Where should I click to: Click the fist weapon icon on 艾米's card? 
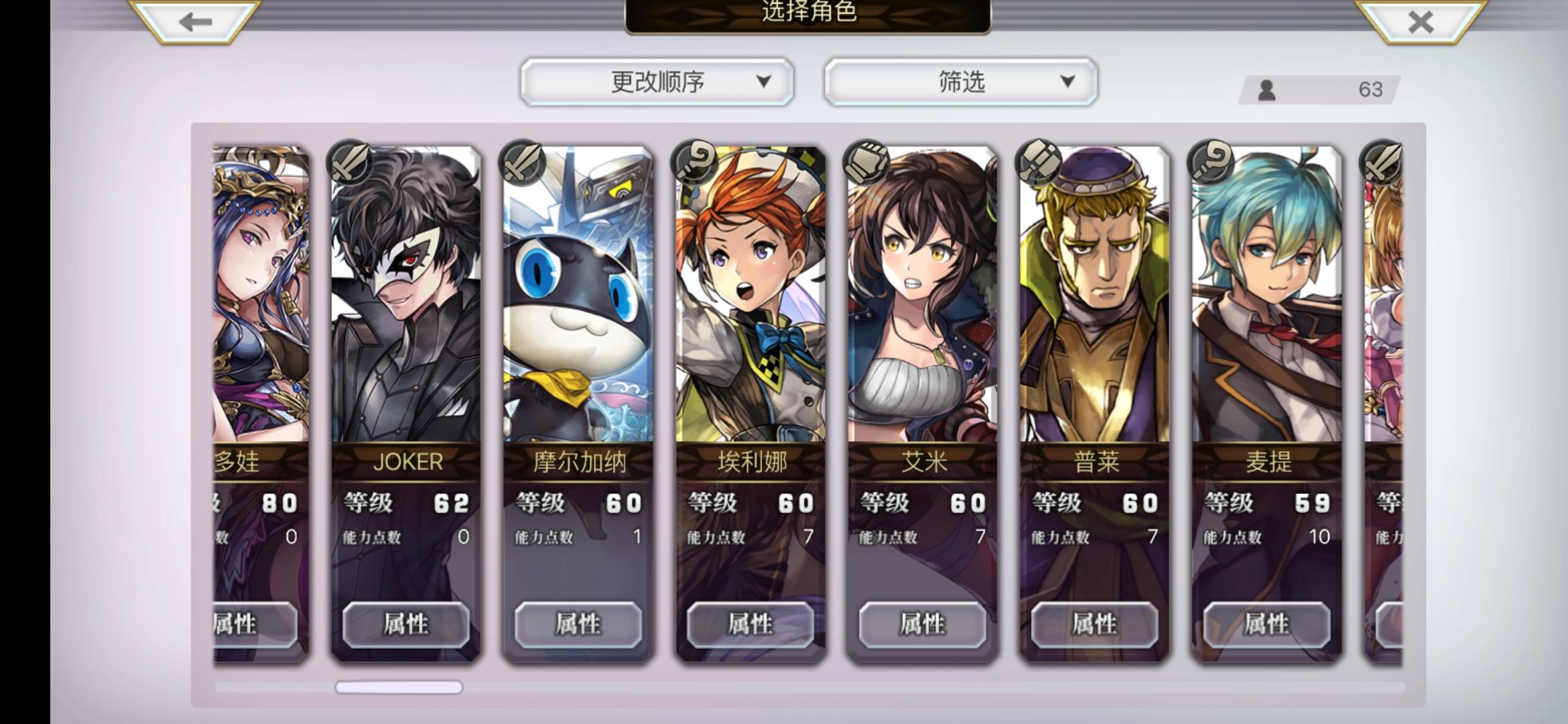pyautogui.click(x=866, y=161)
